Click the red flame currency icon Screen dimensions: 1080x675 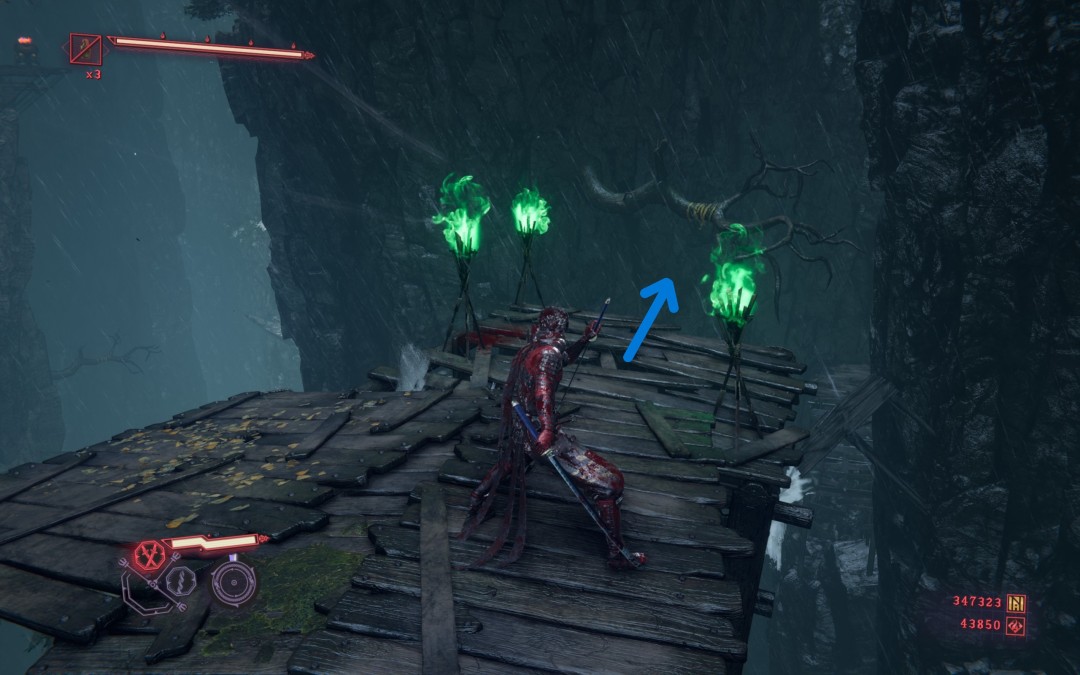pyautogui.click(x=1017, y=625)
